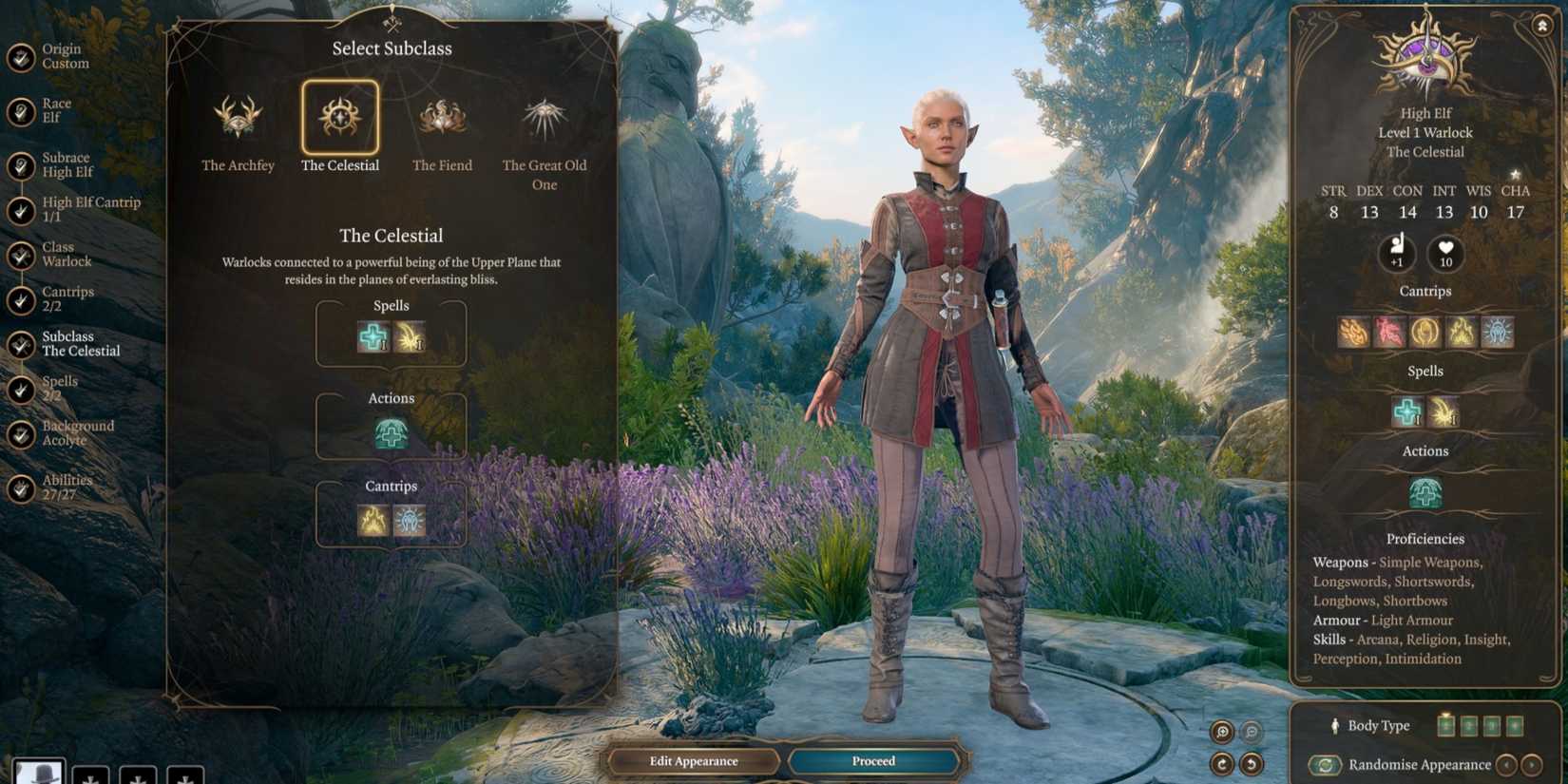This screenshot has height=784, width=1568.
Task: Inspect the healing Actions icon in the subclass panel
Action: (391, 433)
